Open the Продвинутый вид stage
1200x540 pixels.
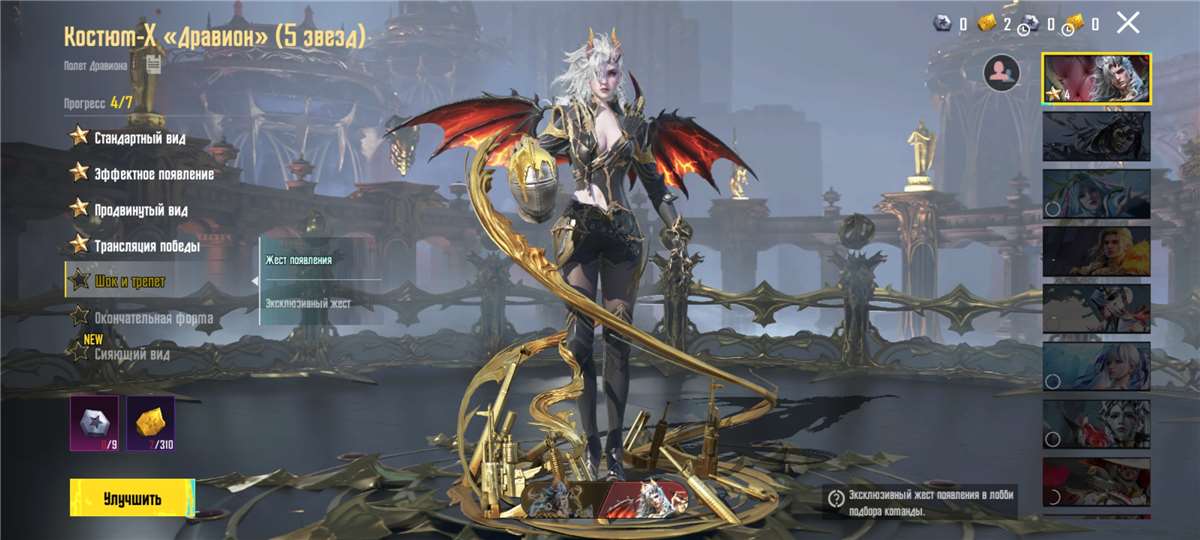coord(140,210)
